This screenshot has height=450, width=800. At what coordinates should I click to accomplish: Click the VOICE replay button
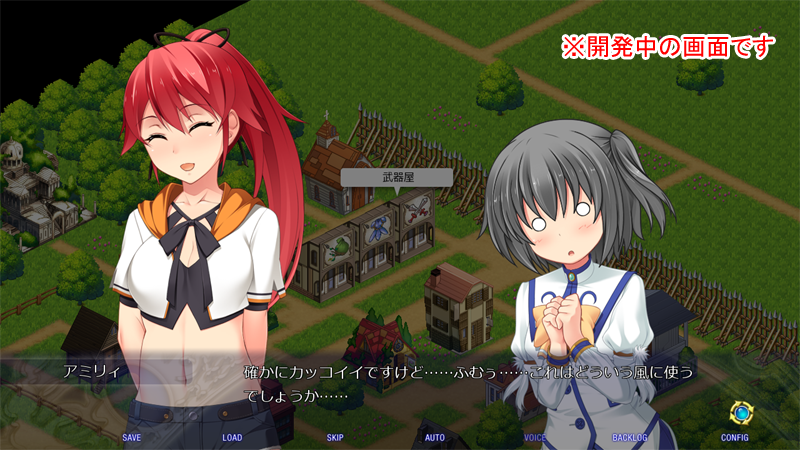tap(535, 437)
